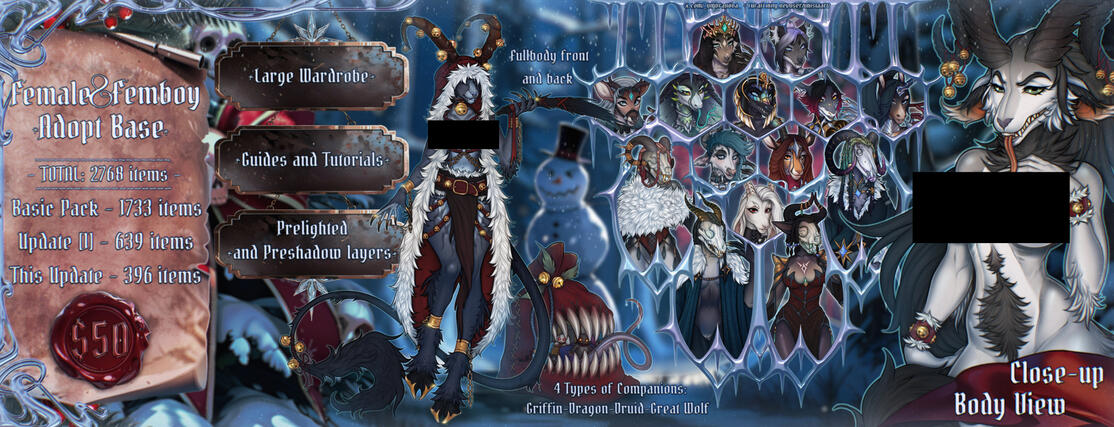Open the Guides and Tutorials plaque

(x=311, y=160)
